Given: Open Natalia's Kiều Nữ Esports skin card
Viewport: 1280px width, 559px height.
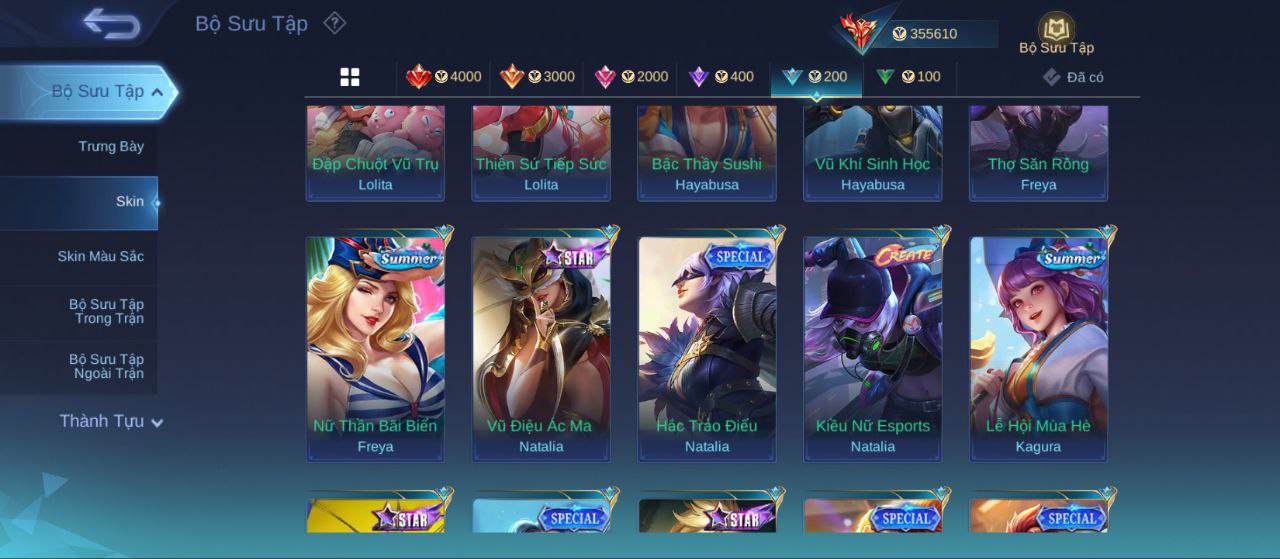Looking at the screenshot, I should coord(873,349).
